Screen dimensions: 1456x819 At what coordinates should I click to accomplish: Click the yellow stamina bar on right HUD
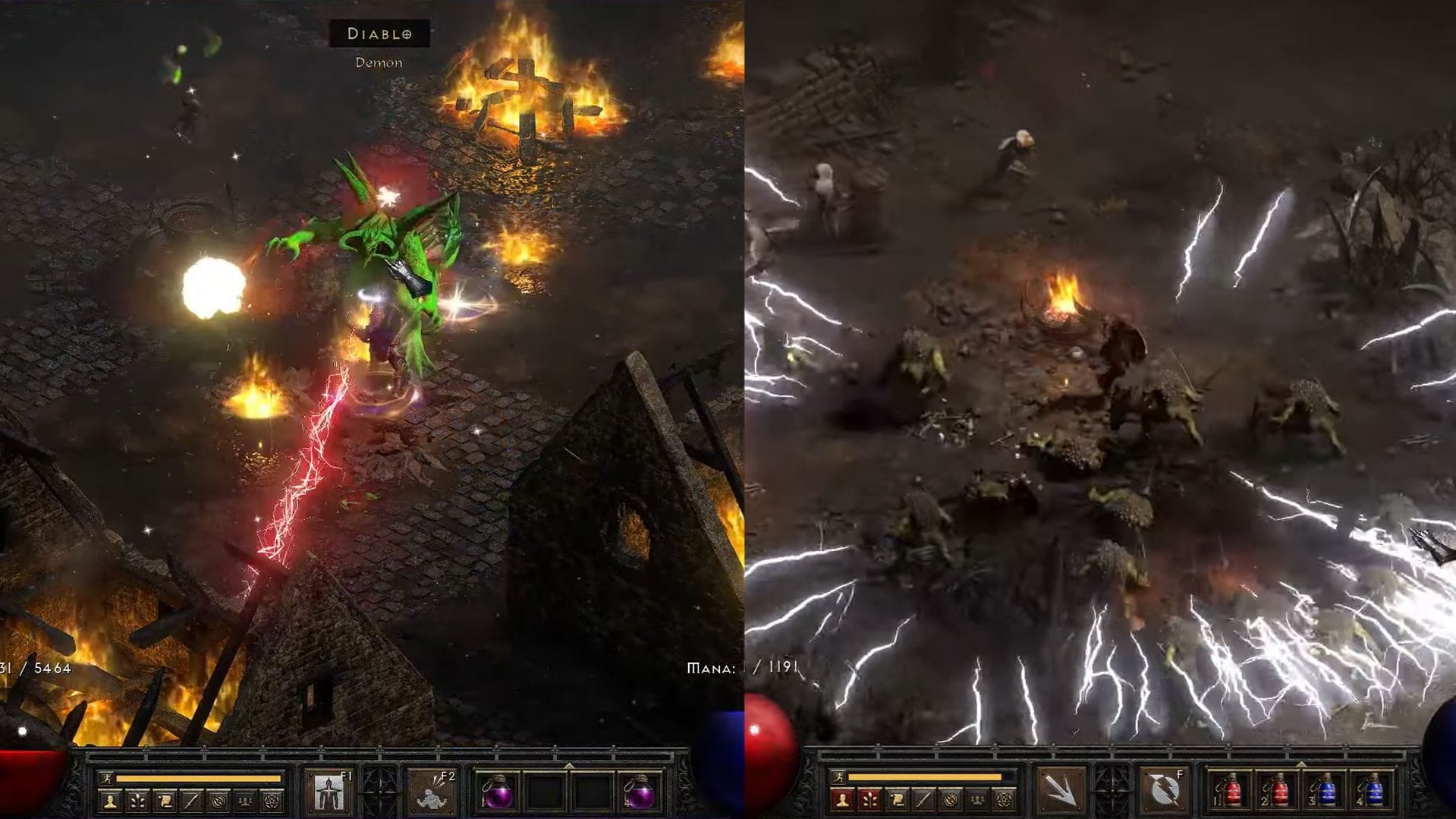[x=924, y=776]
